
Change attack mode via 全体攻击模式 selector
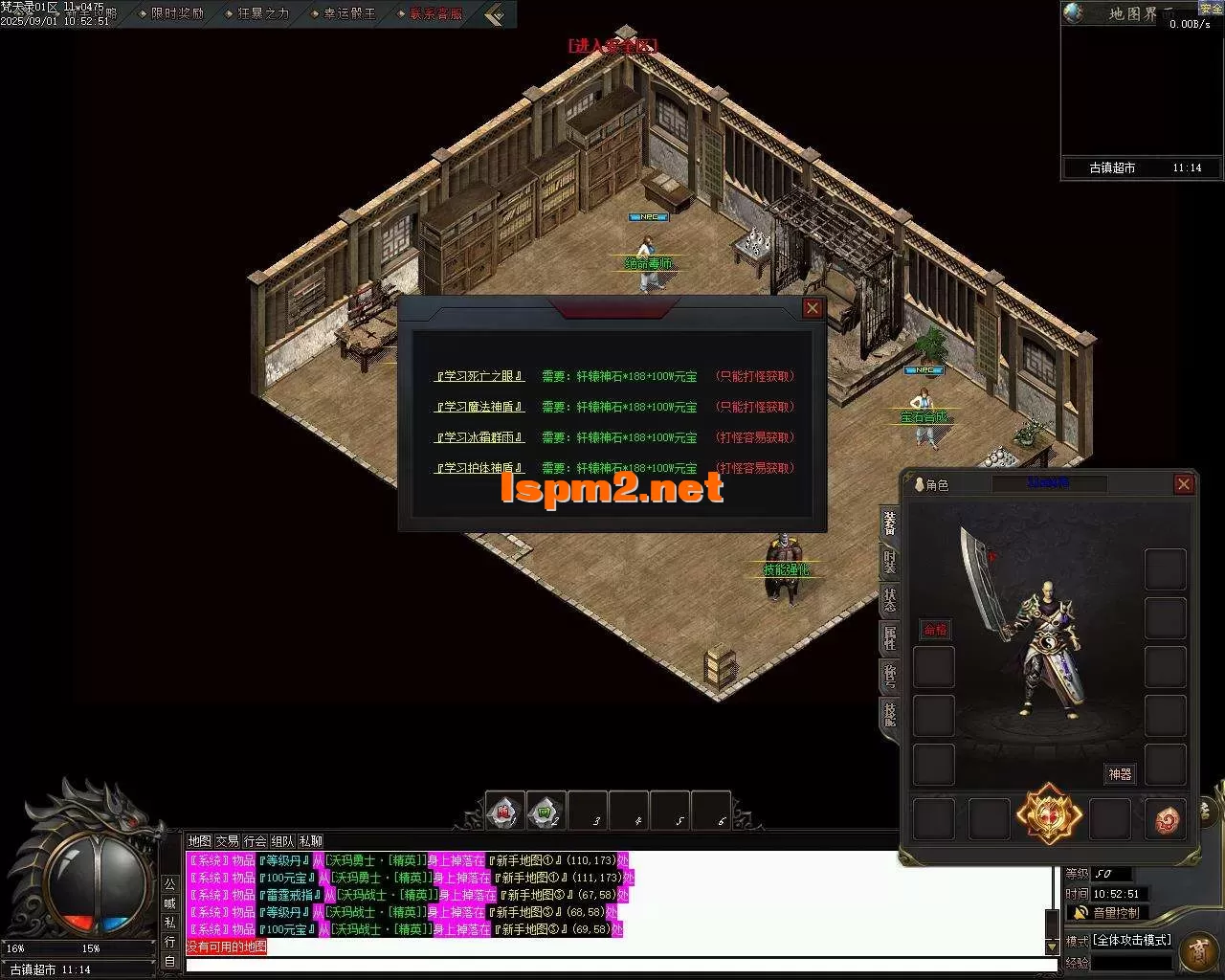(1131, 939)
